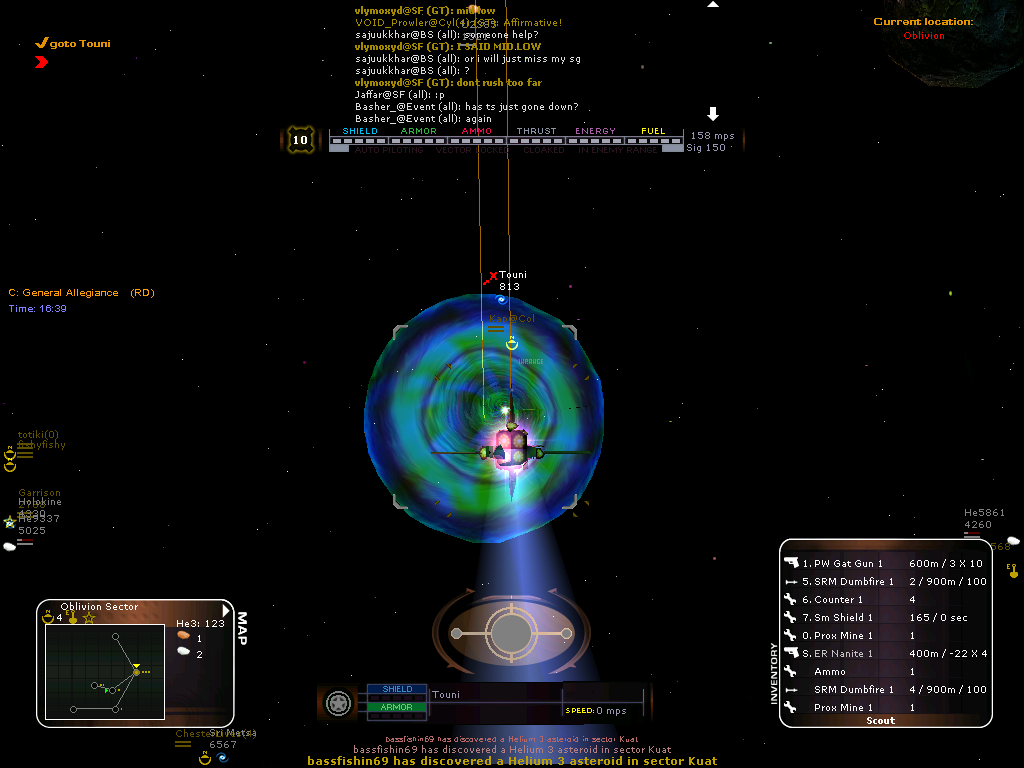Select the orange asteroid entry in map legend

(x=183, y=636)
